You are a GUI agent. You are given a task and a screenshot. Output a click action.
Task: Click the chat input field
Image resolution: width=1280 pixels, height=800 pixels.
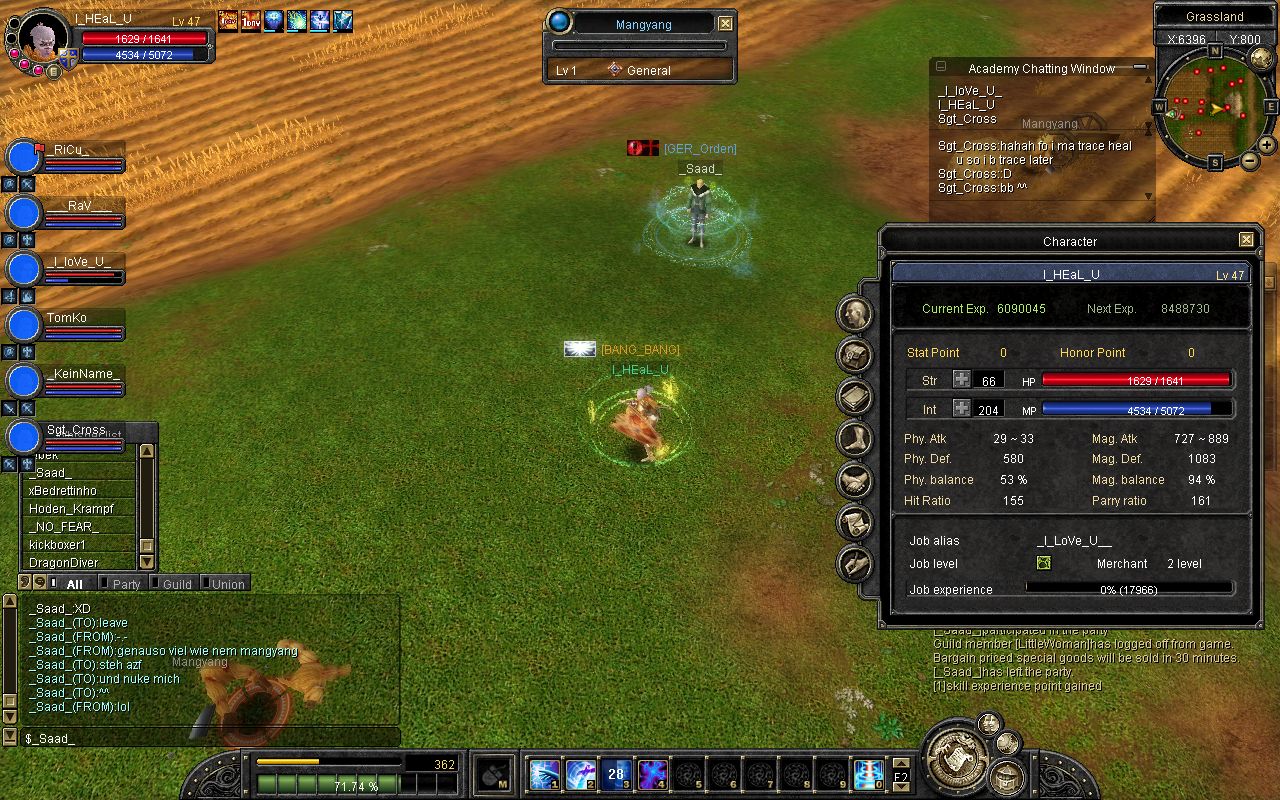(210, 738)
